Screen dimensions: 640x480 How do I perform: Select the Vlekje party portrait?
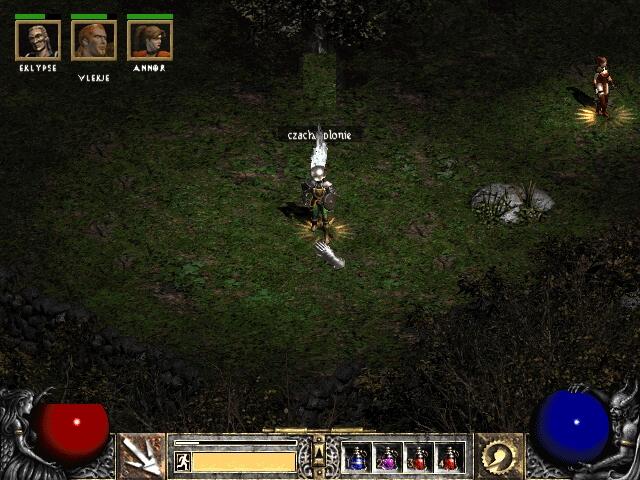94,40
